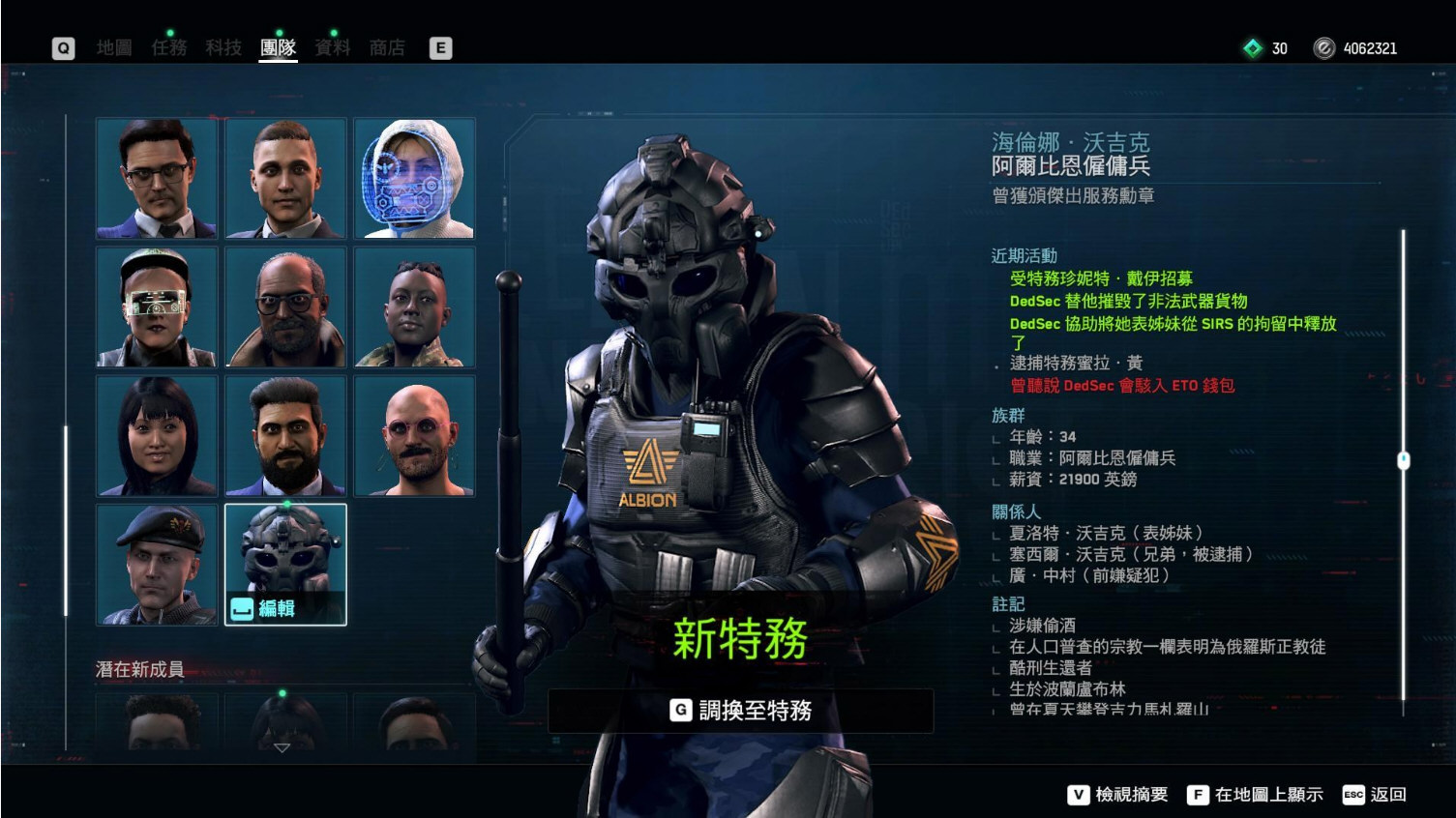The width and height of the screenshot is (1456, 818).
Task: Open 檢視摘要 to view the summary
Action: pos(1117,795)
